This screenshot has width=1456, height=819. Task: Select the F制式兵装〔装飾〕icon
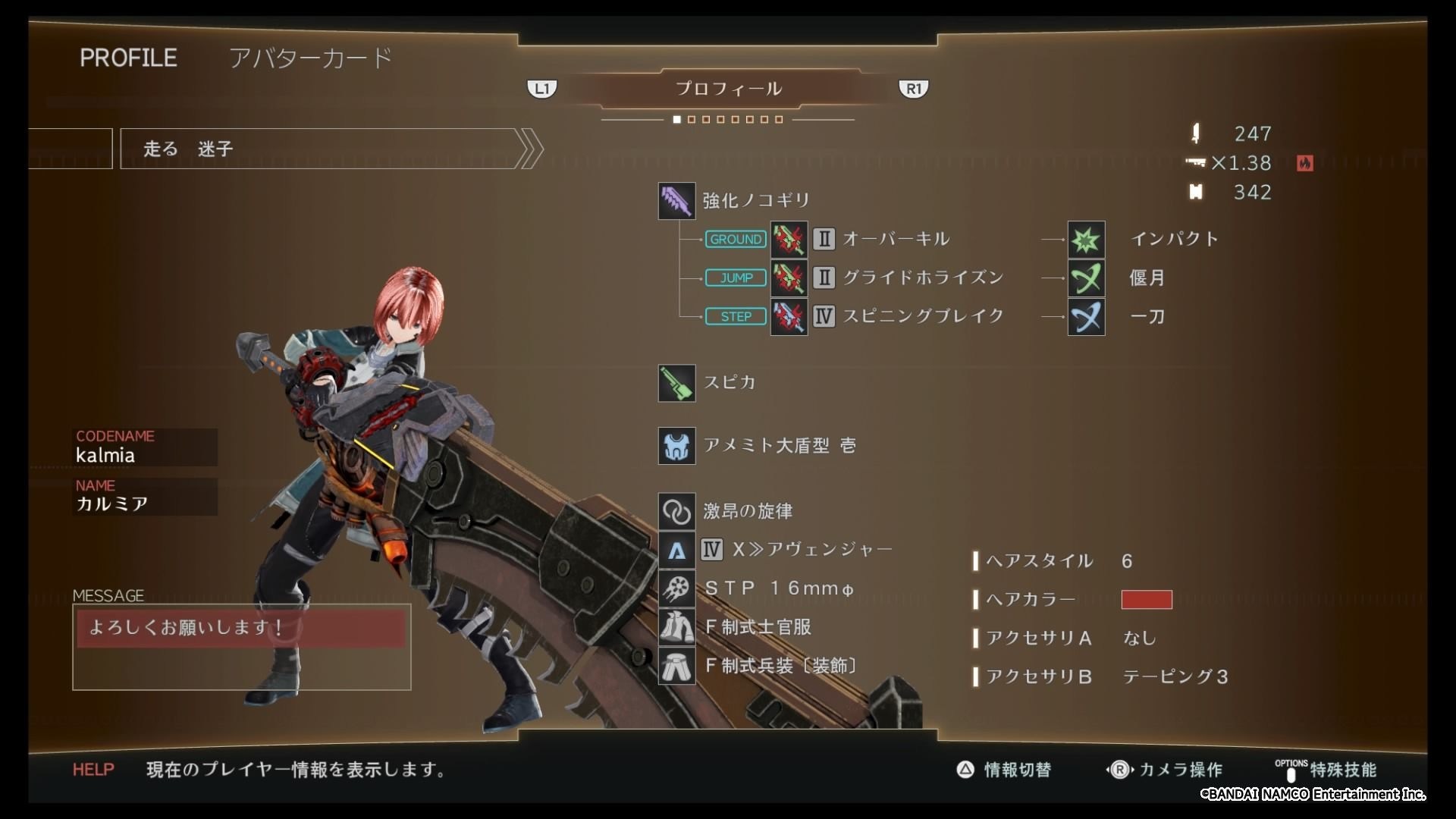pyautogui.click(x=676, y=666)
